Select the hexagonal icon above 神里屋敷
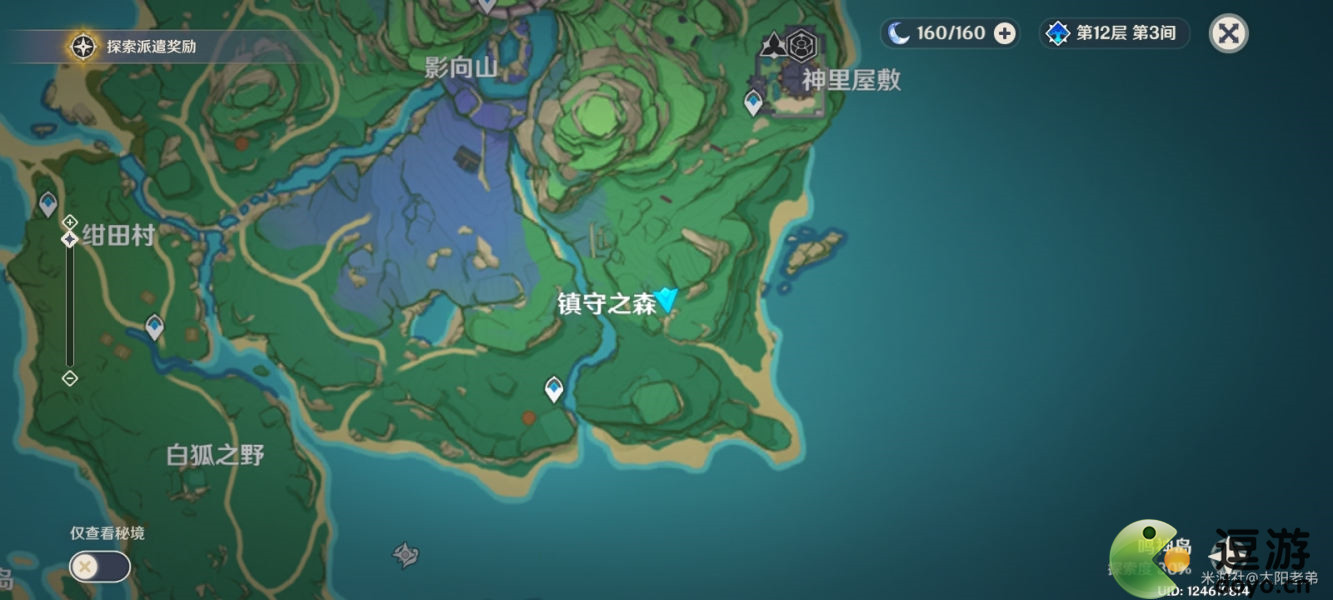Viewport: 1333px width, 600px height. (x=800, y=45)
